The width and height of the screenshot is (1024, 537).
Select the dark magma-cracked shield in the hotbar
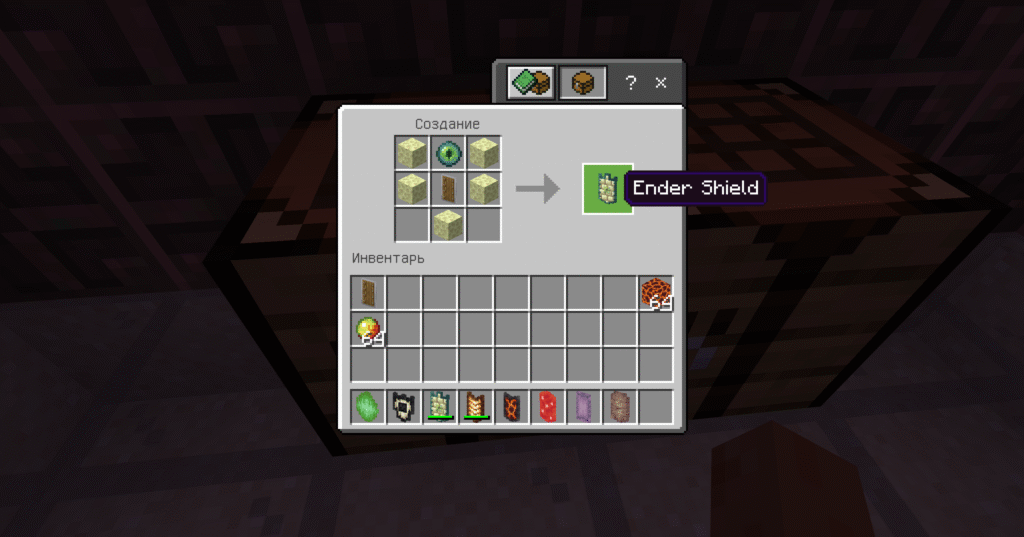[x=512, y=407]
